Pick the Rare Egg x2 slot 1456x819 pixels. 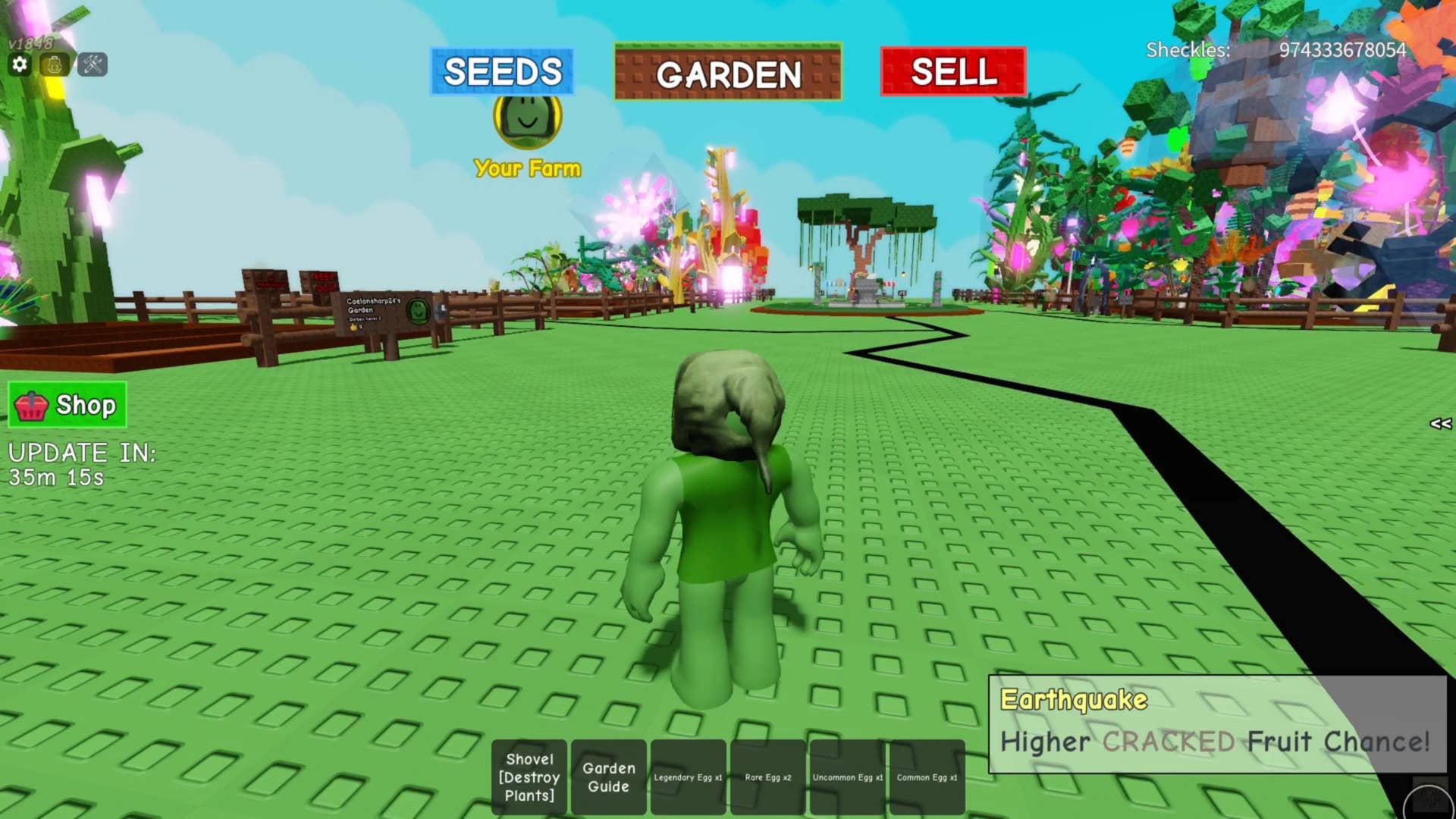[x=767, y=777]
